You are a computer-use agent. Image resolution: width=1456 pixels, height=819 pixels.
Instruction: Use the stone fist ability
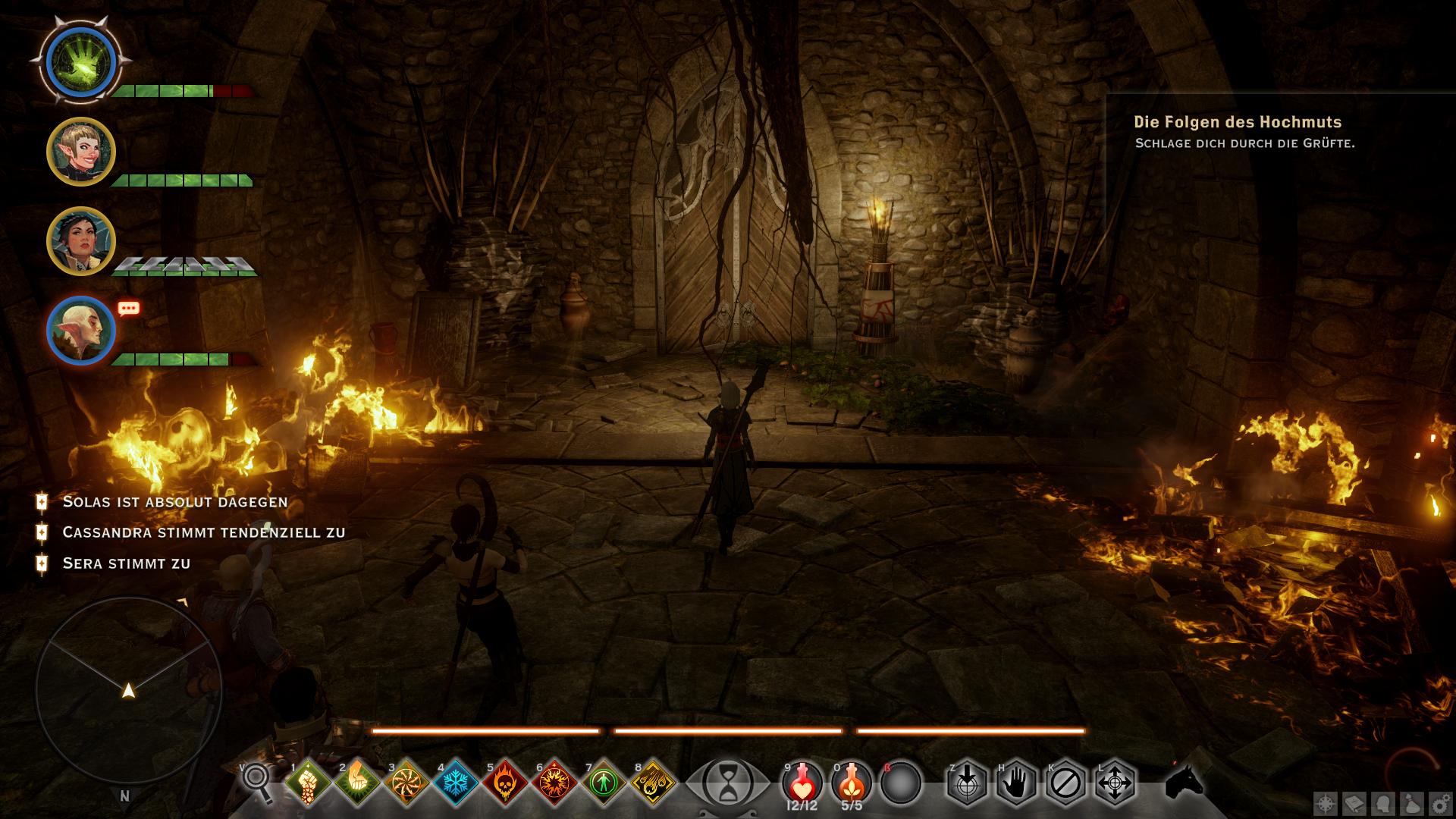click(307, 781)
